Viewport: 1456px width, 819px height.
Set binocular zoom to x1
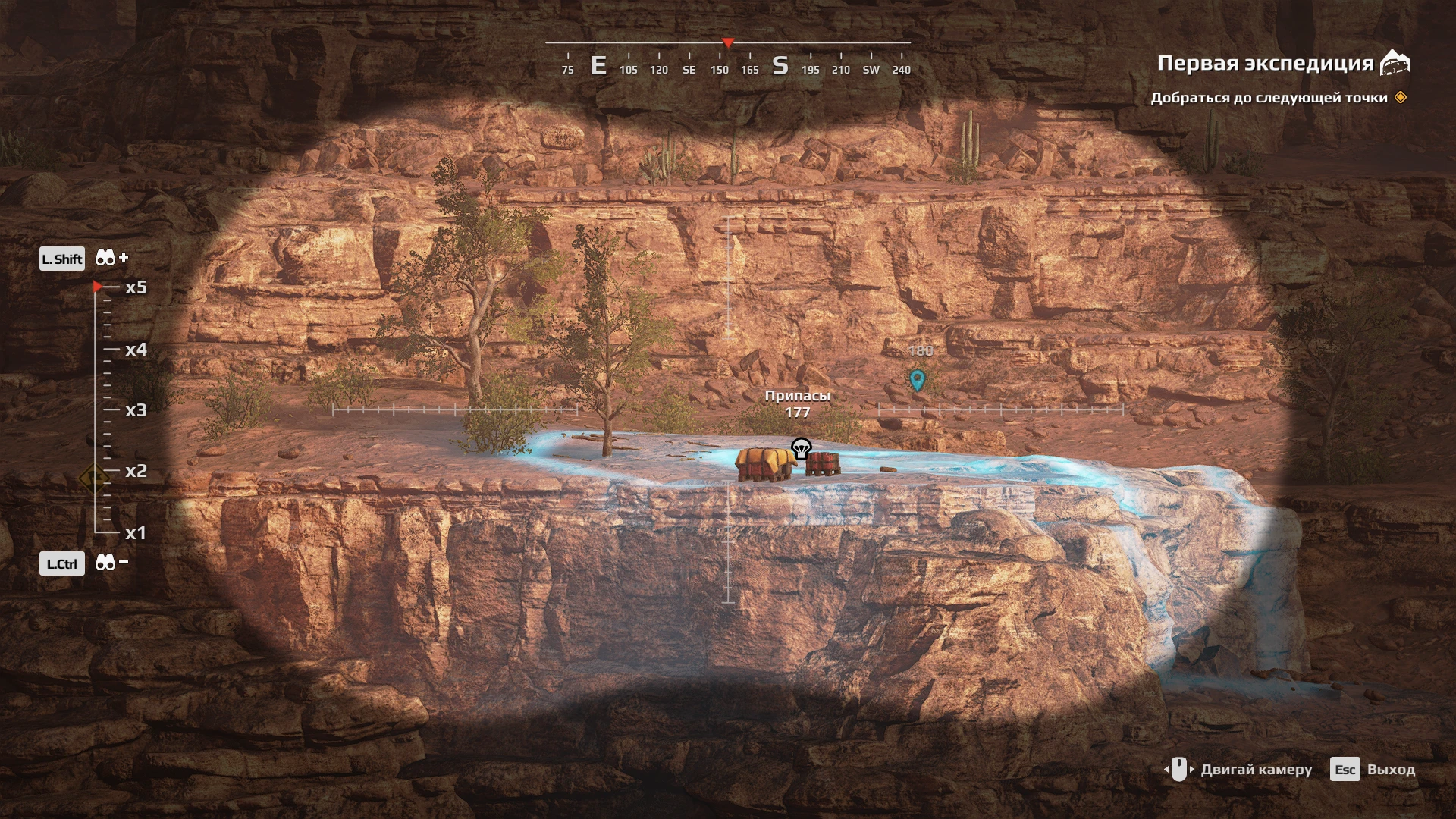pos(135,533)
